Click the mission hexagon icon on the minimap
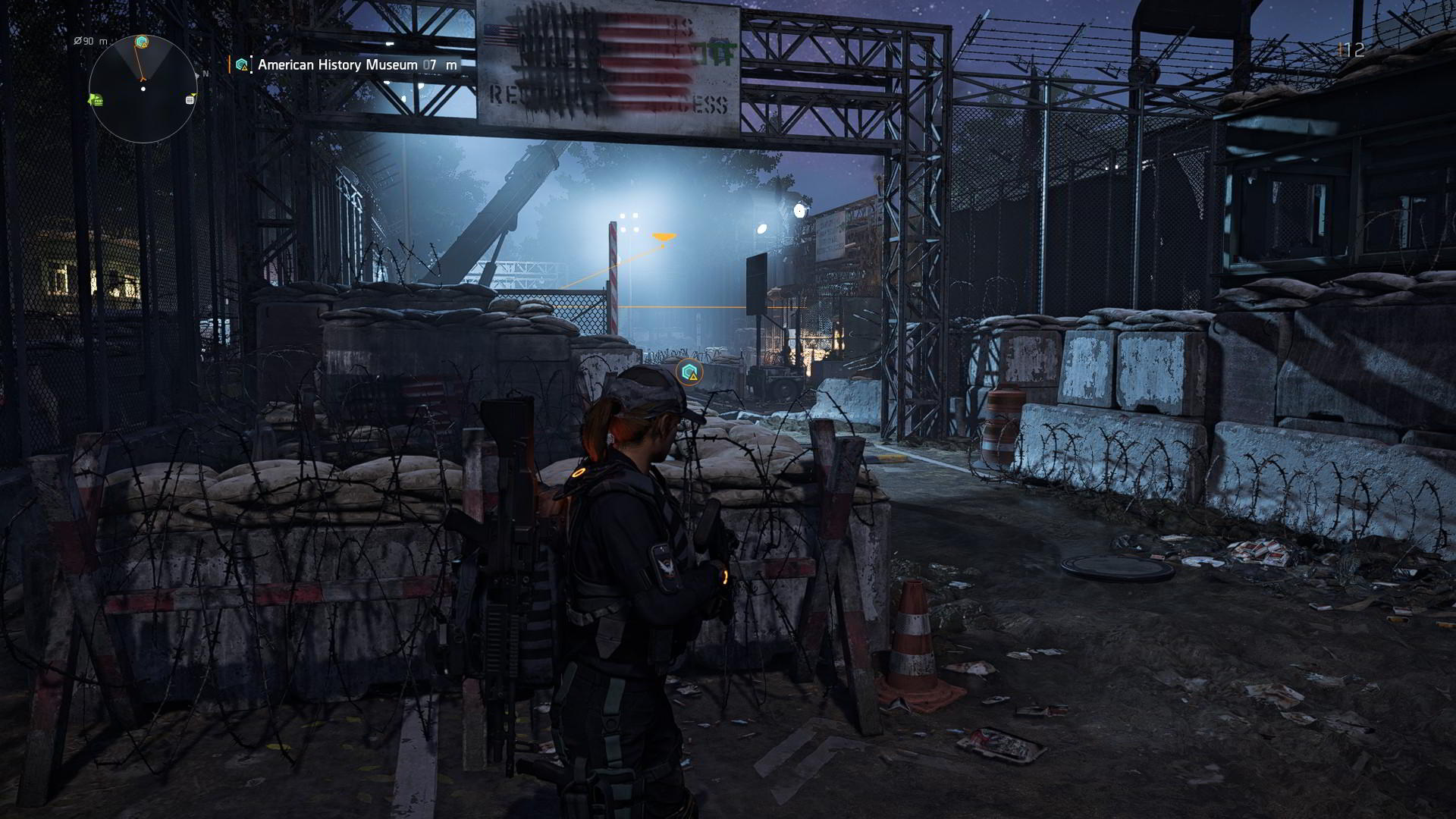 (140, 40)
